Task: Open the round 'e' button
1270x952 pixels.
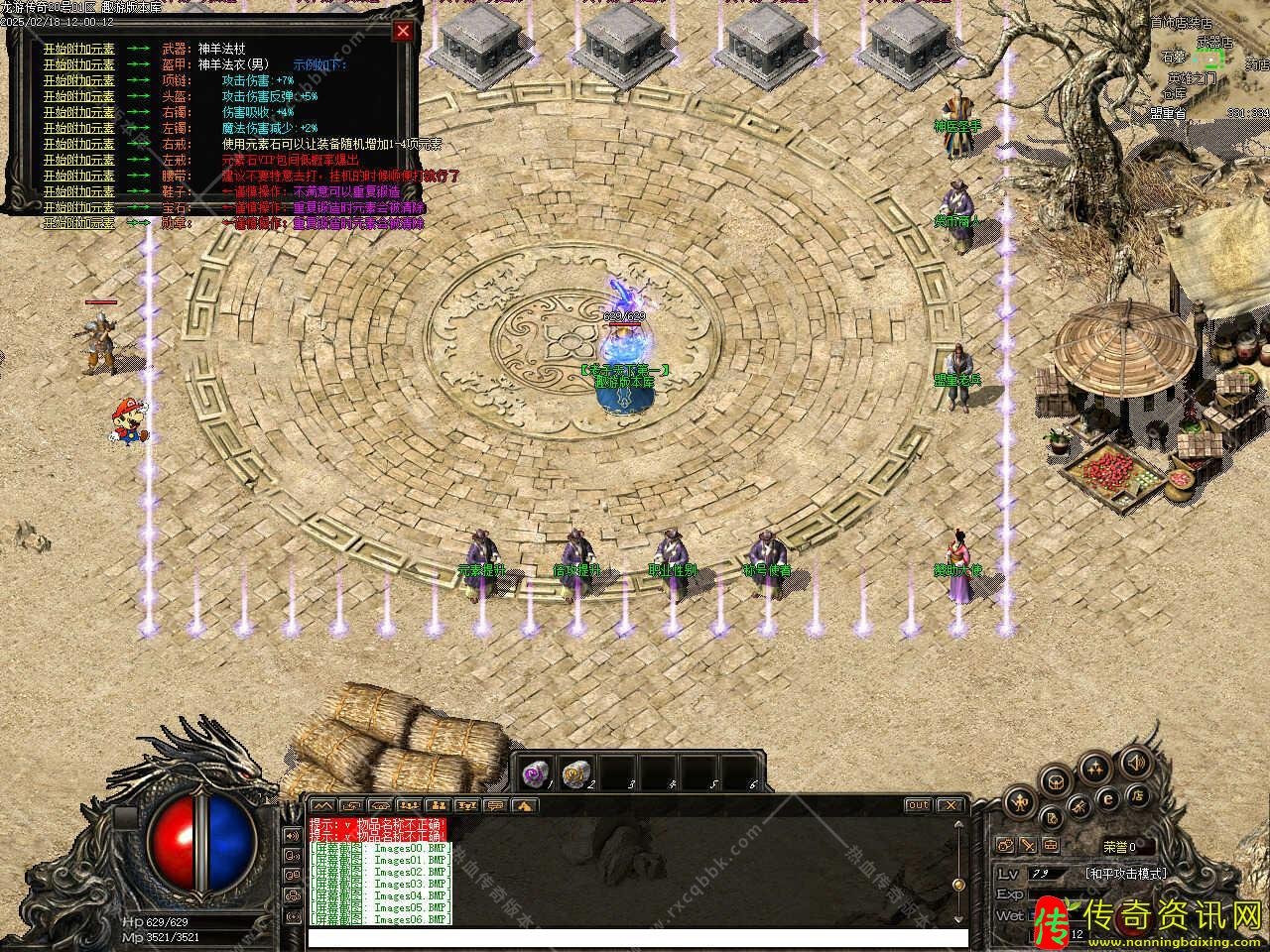Action: [1110, 798]
